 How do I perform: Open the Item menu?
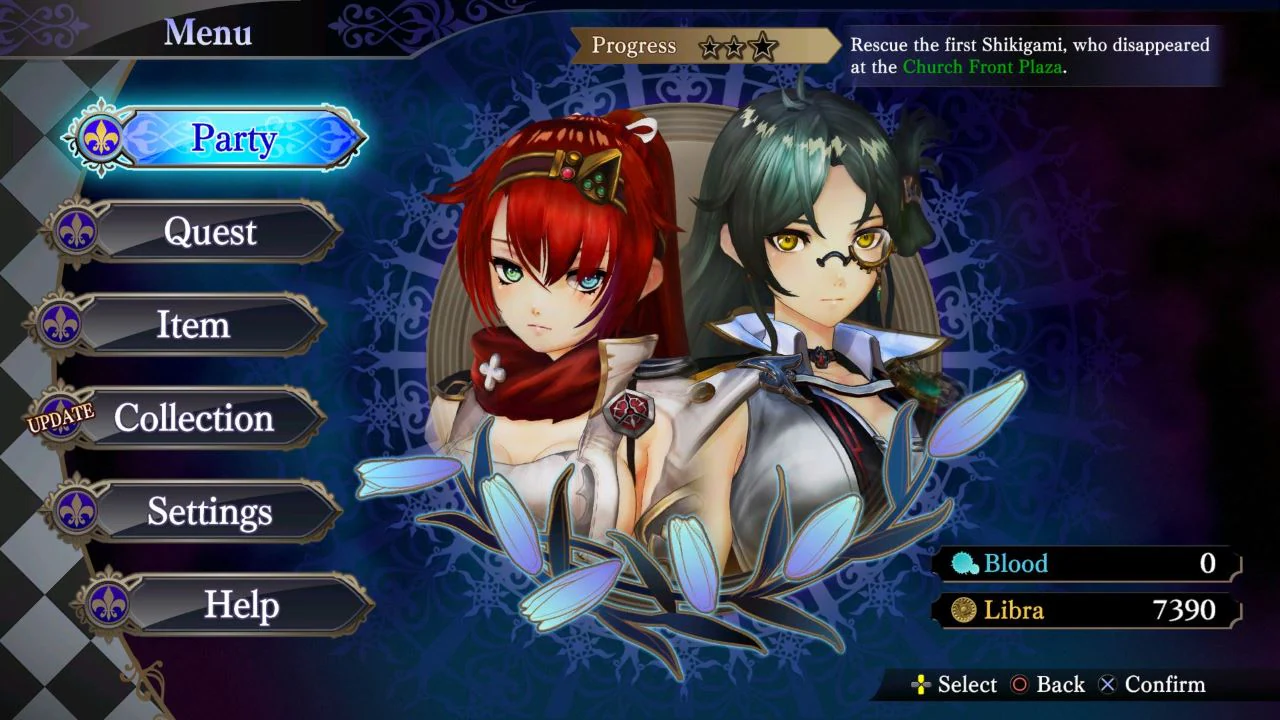click(x=195, y=325)
